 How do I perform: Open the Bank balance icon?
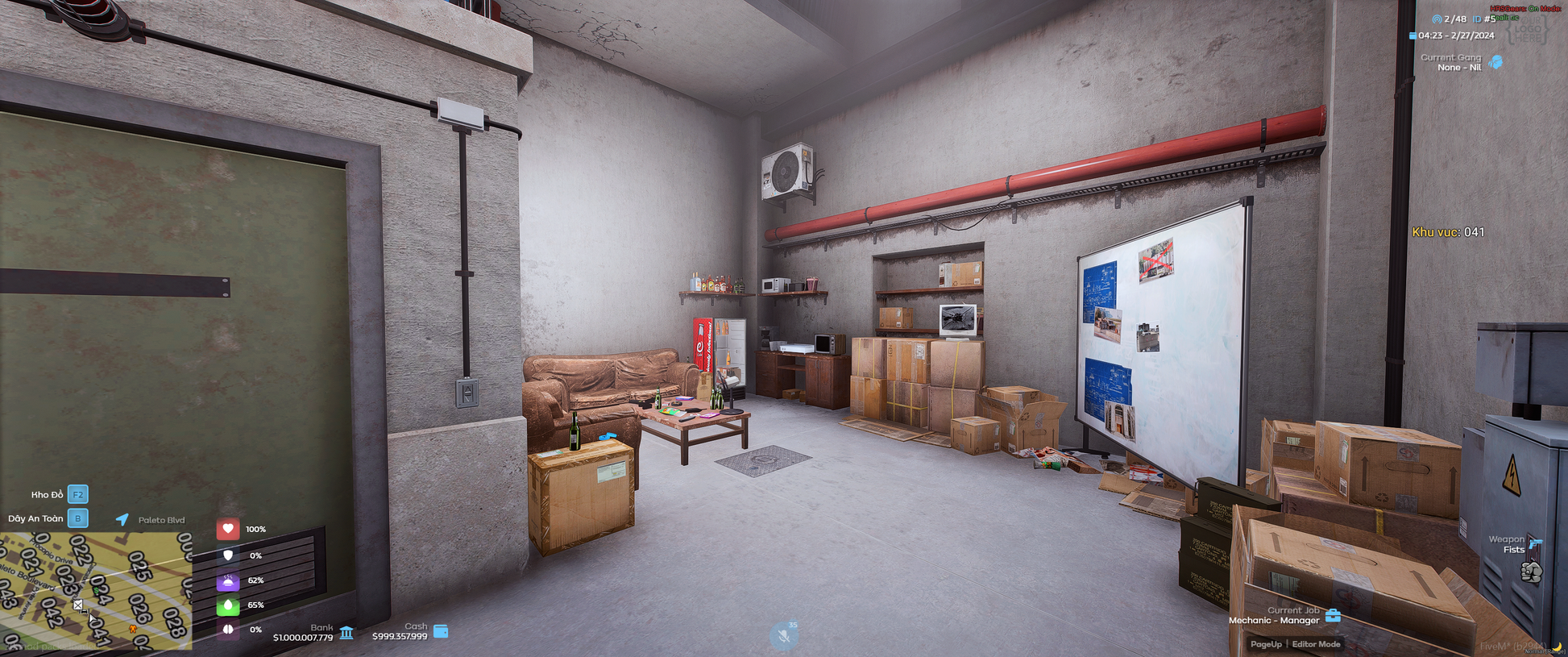point(346,632)
